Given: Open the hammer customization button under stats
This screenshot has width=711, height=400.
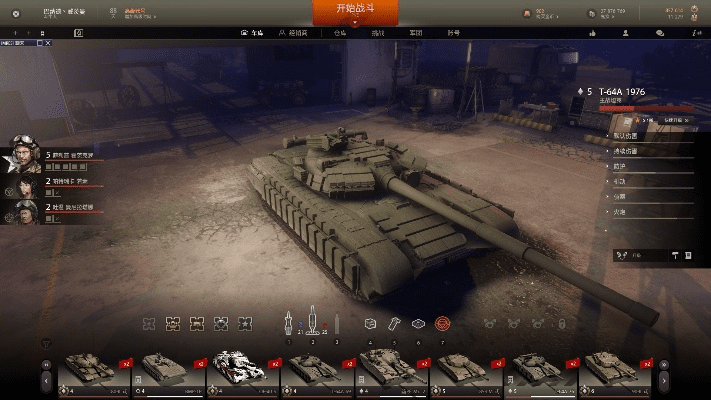Looking at the screenshot, I should 674,255.
